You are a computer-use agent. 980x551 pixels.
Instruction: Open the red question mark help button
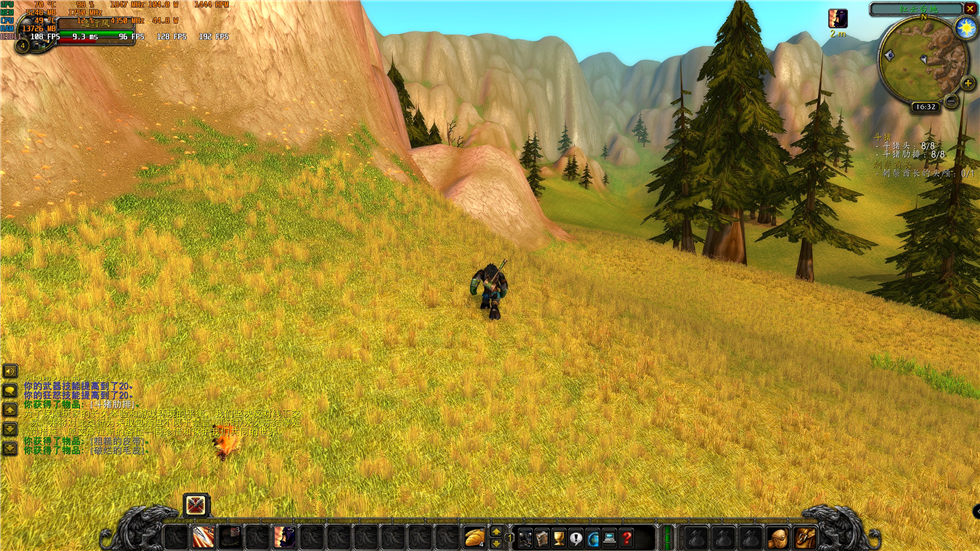[x=626, y=539]
